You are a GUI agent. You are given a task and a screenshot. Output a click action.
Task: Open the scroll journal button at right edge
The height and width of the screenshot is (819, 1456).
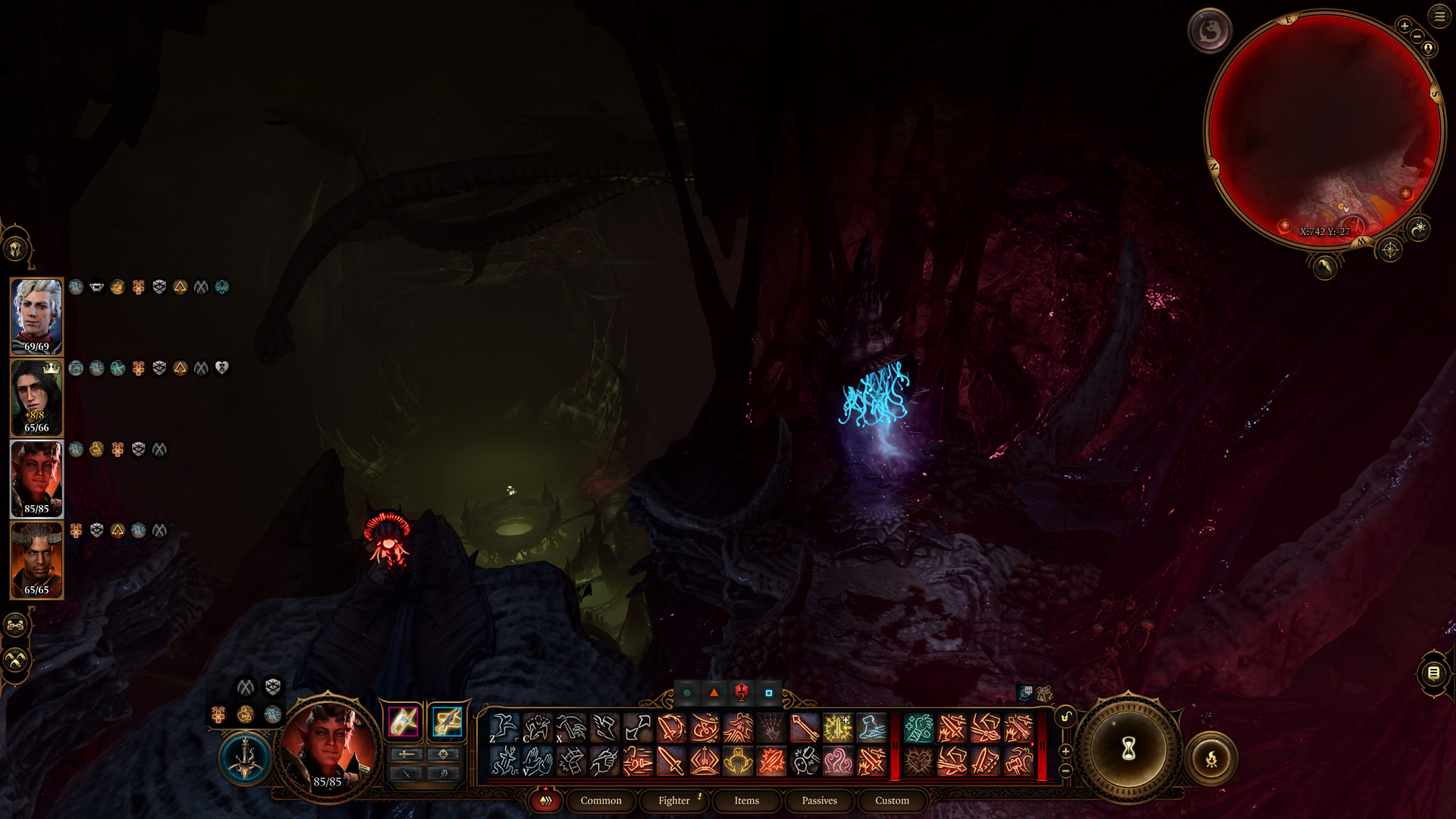(1433, 673)
